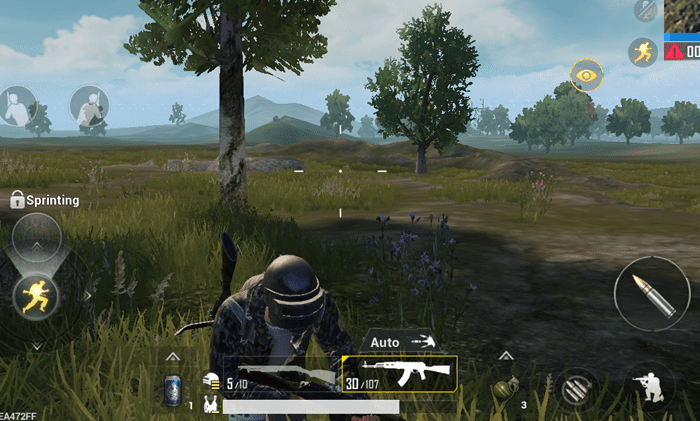Switch to the shotgun weapon slot
Screen dimensions: 700x421
tap(281, 375)
